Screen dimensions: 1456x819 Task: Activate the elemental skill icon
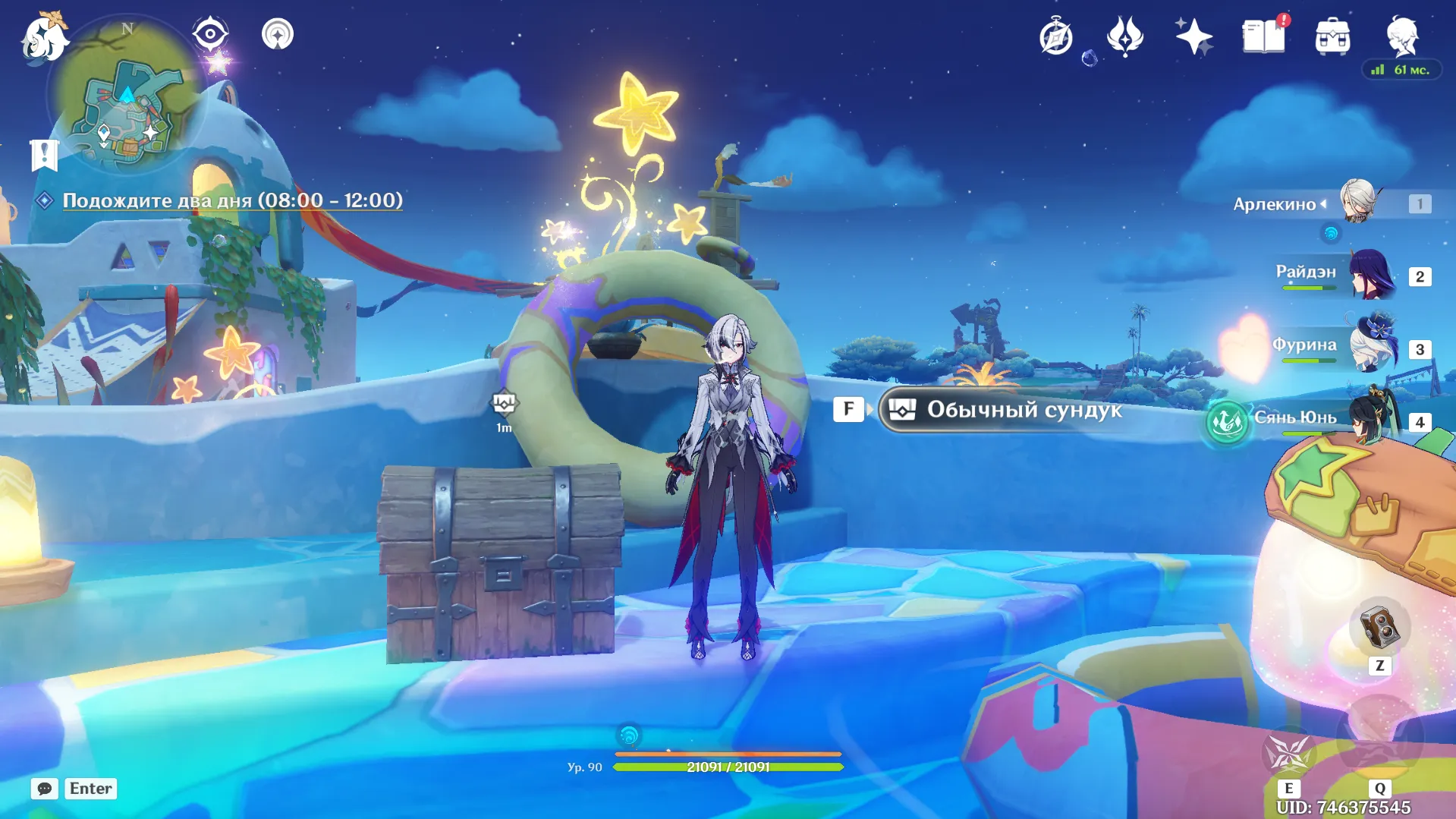(x=1288, y=753)
